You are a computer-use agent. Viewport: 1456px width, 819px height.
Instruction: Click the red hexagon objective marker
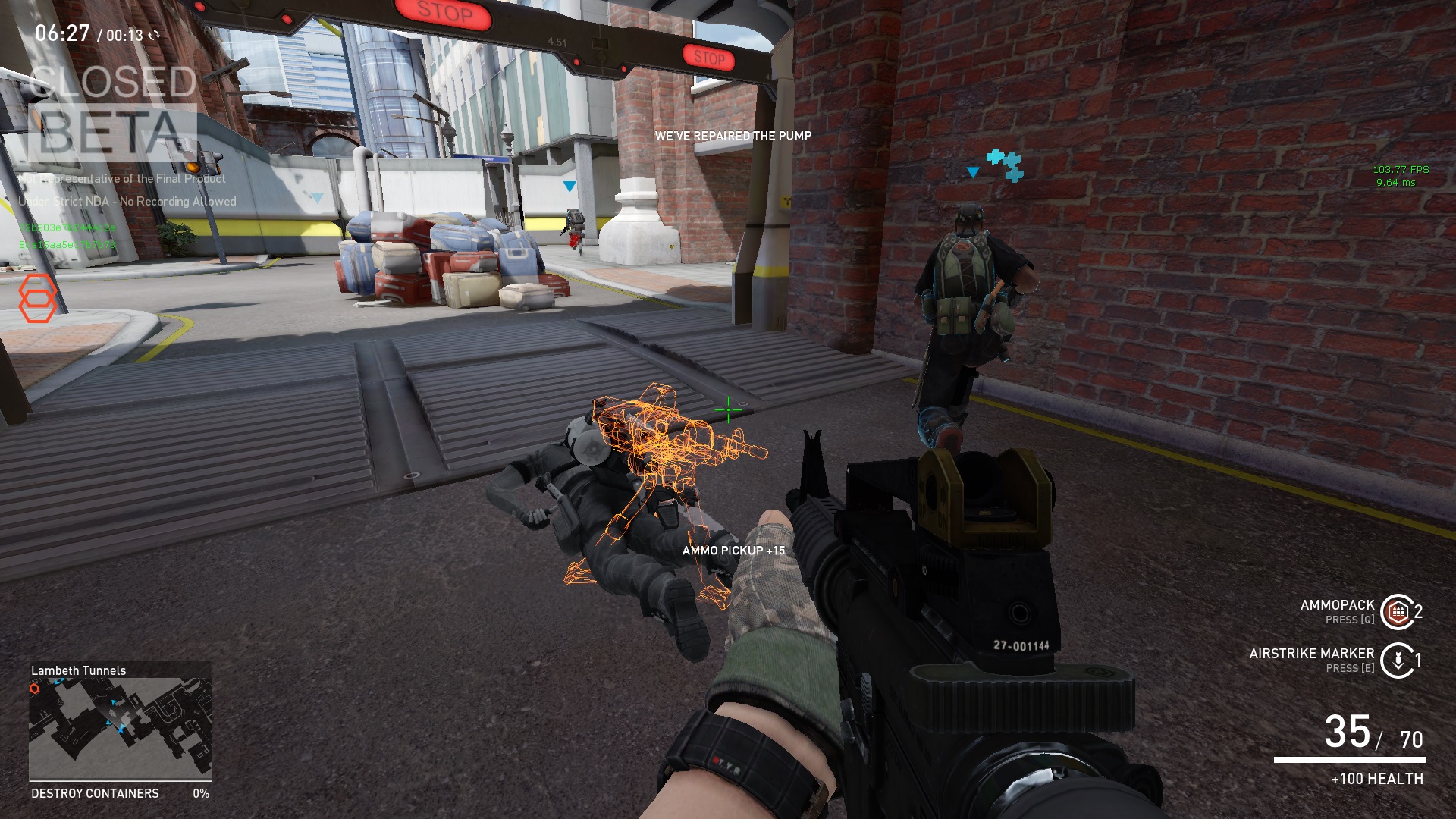click(x=37, y=298)
